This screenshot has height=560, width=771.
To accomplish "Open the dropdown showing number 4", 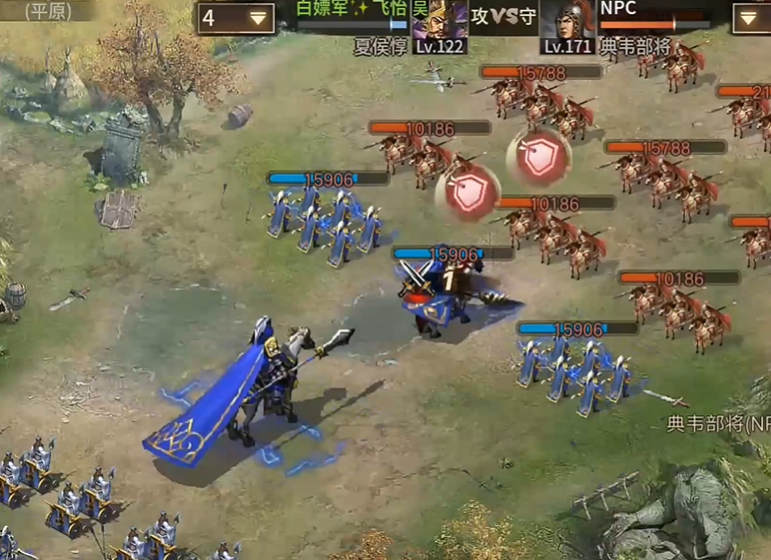I will (x=236, y=18).
